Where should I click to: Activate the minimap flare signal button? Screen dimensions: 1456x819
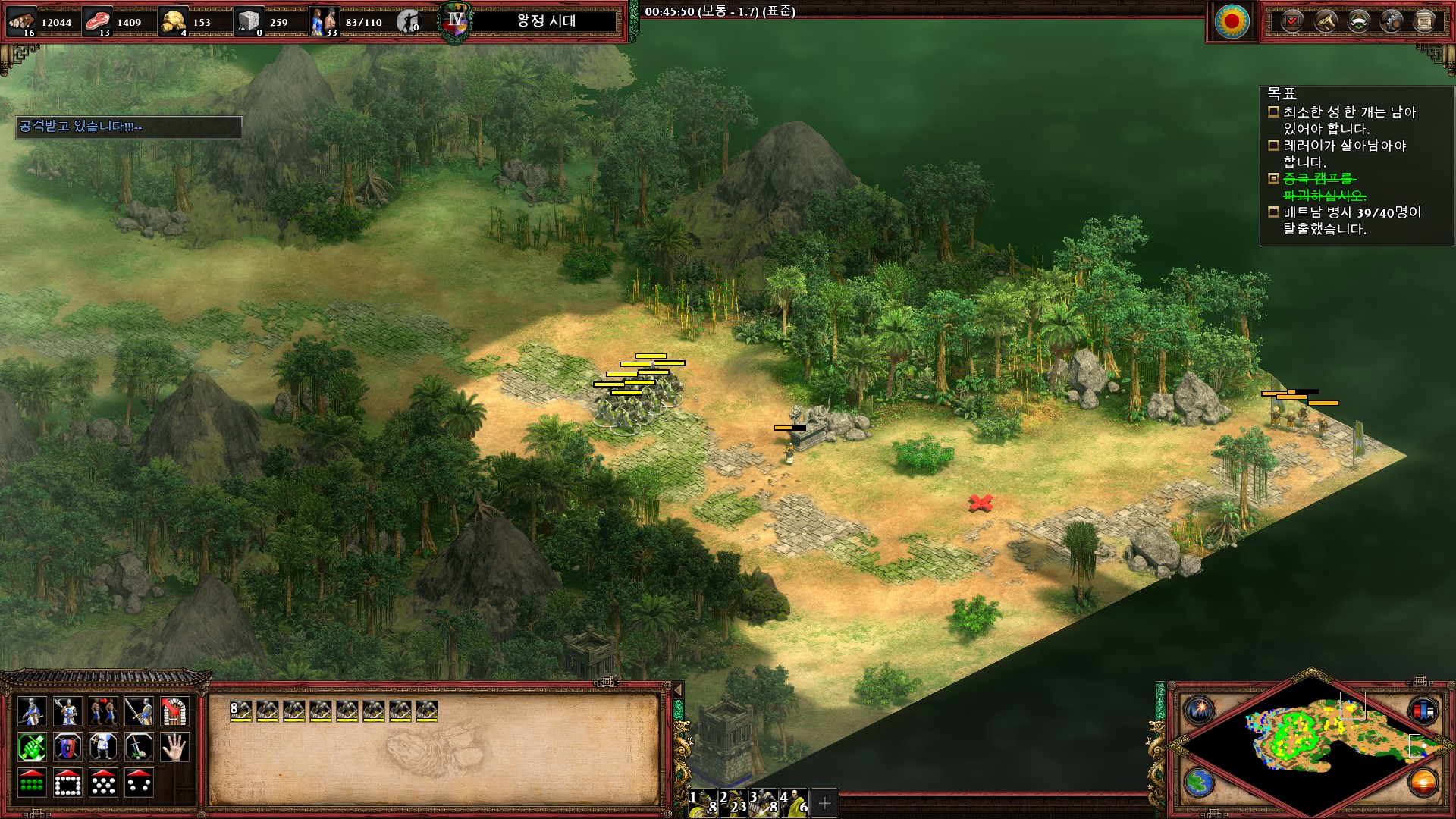point(1200,711)
